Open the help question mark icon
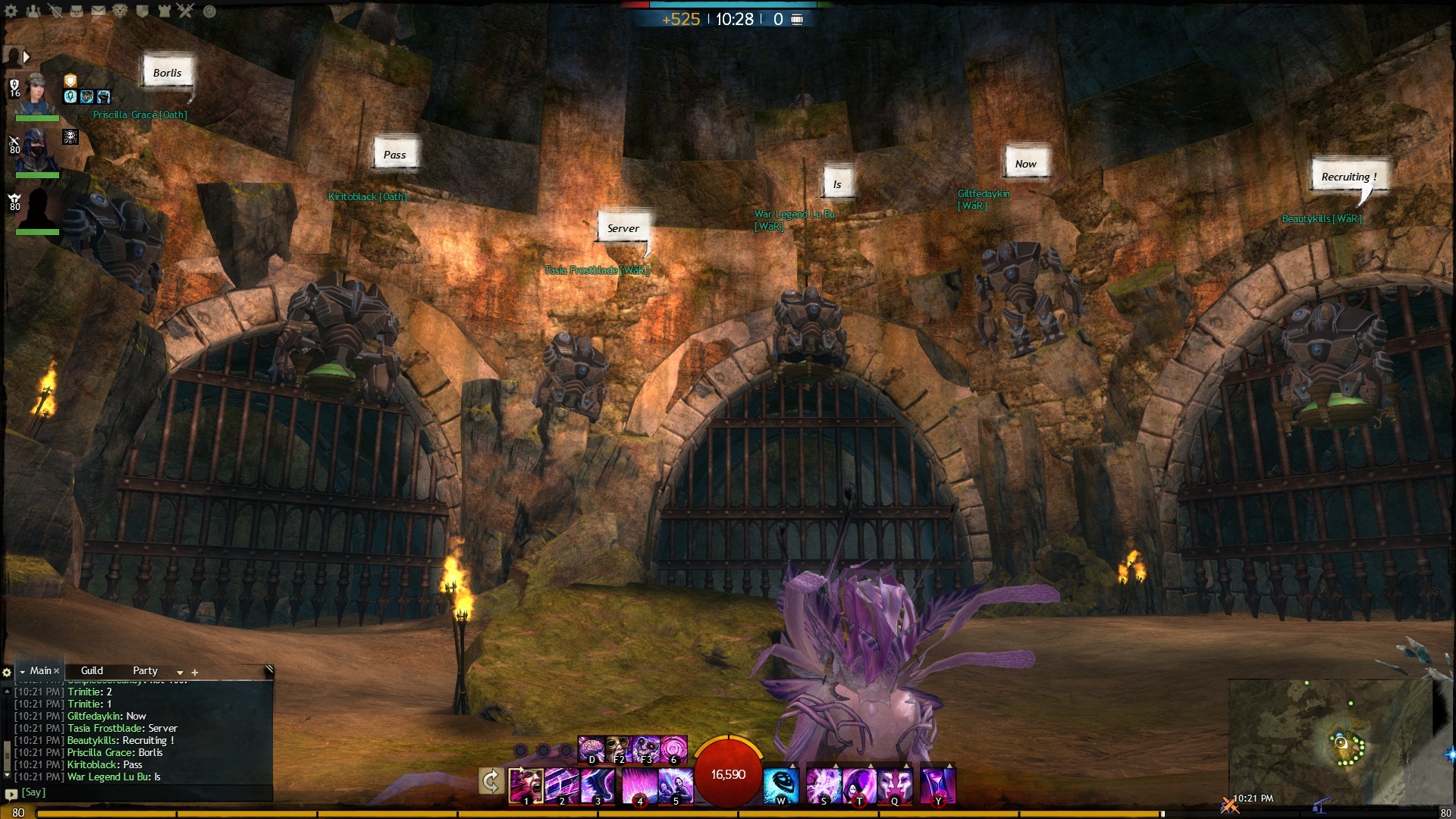This screenshot has width=1456, height=819. (210, 11)
